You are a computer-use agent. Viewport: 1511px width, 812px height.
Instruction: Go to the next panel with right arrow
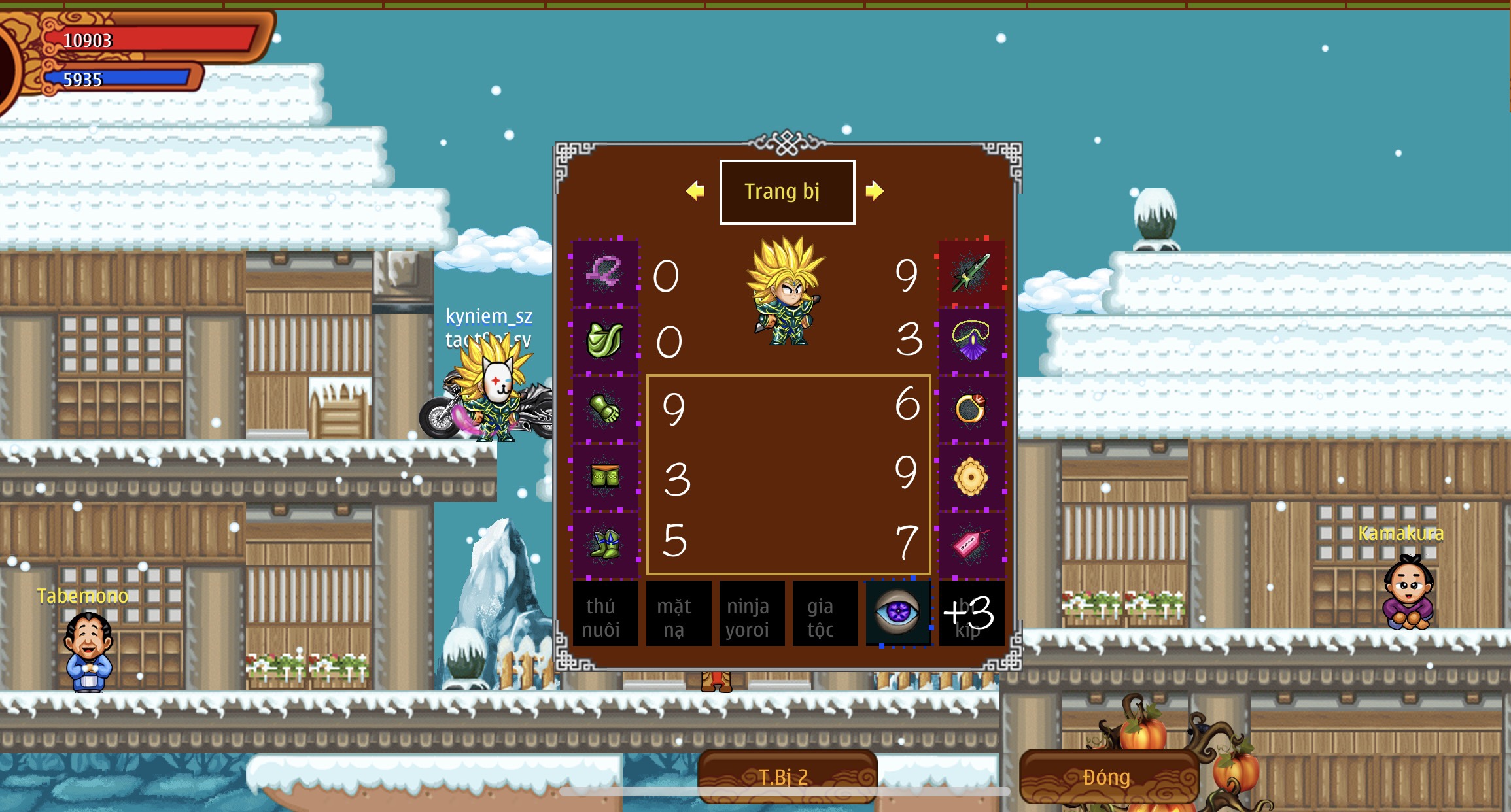(x=875, y=191)
